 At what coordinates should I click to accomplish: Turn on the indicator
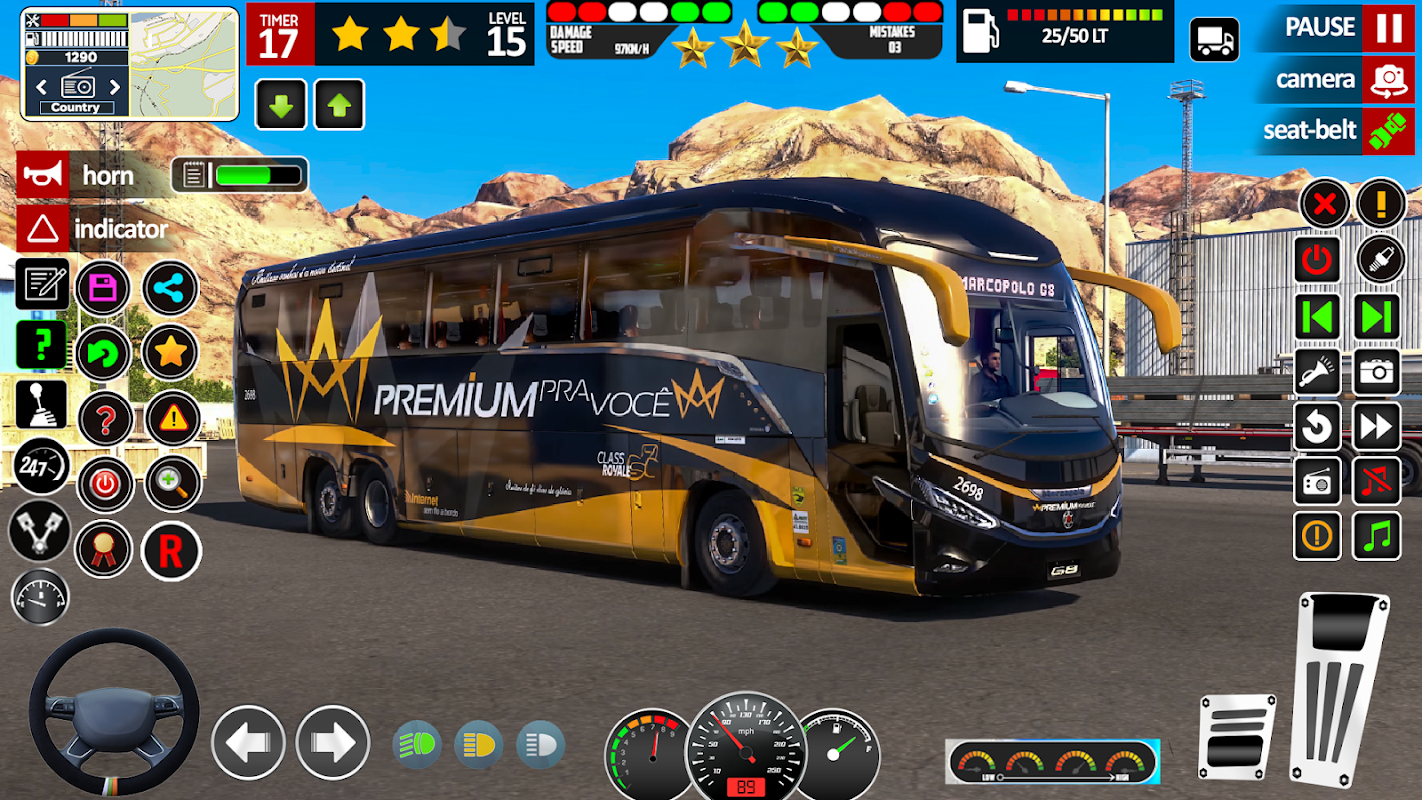pyautogui.click(x=42, y=230)
